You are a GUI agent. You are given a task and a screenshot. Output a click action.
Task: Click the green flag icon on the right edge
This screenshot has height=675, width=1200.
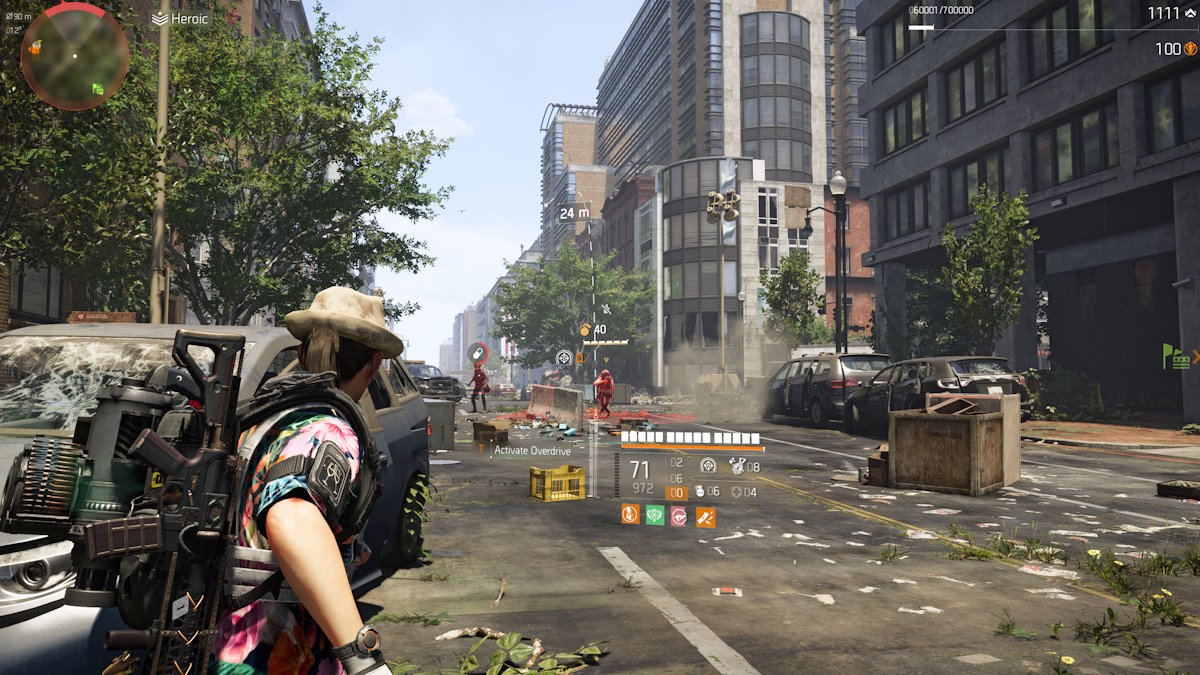pyautogui.click(x=1168, y=354)
